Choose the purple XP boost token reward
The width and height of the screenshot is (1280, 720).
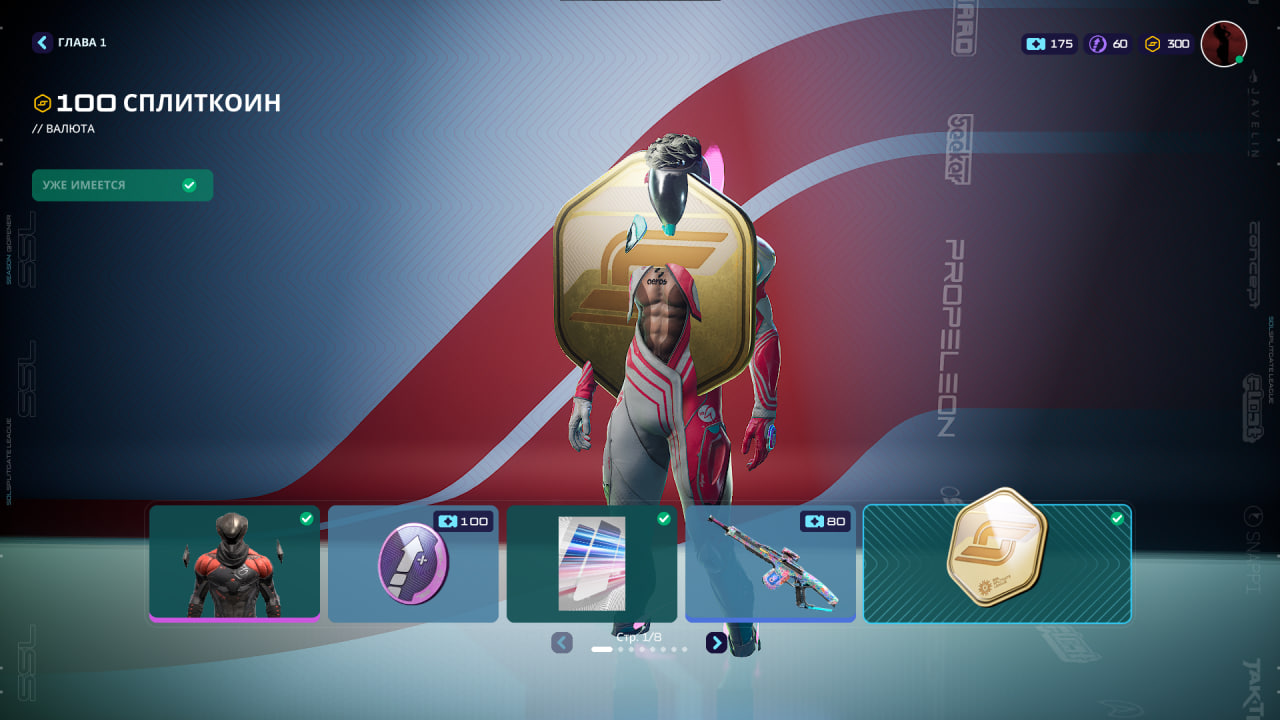click(413, 563)
